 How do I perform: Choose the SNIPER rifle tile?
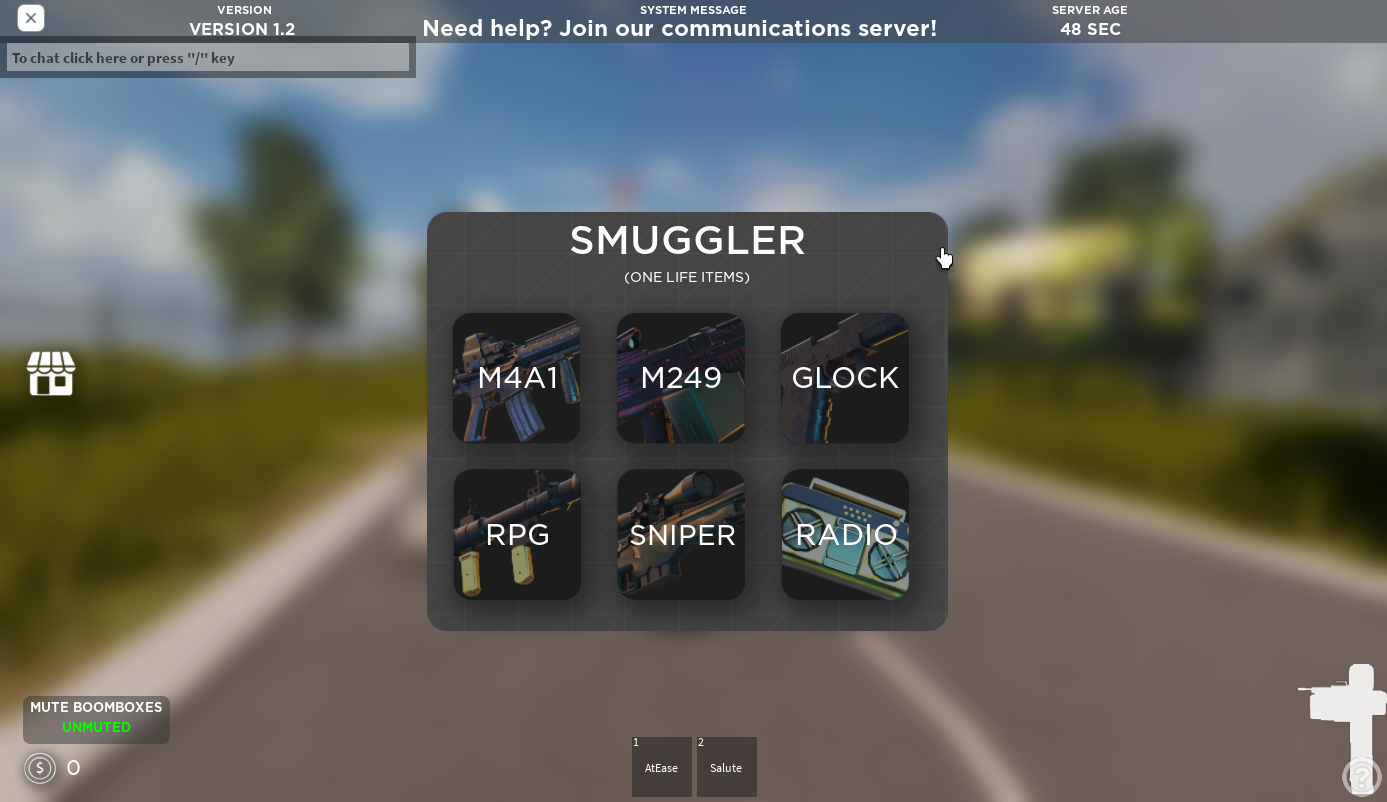681,535
